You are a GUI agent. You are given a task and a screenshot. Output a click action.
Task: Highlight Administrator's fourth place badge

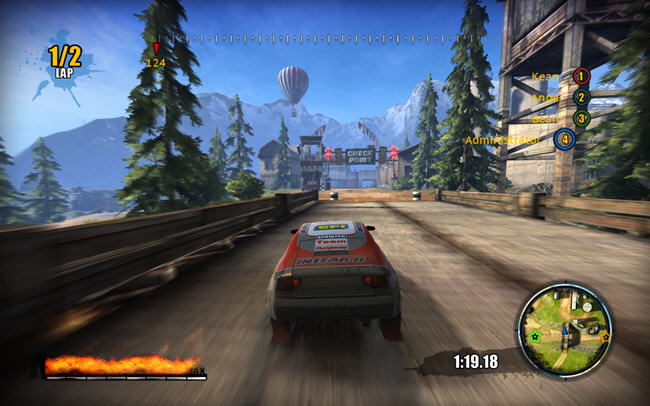565,139
